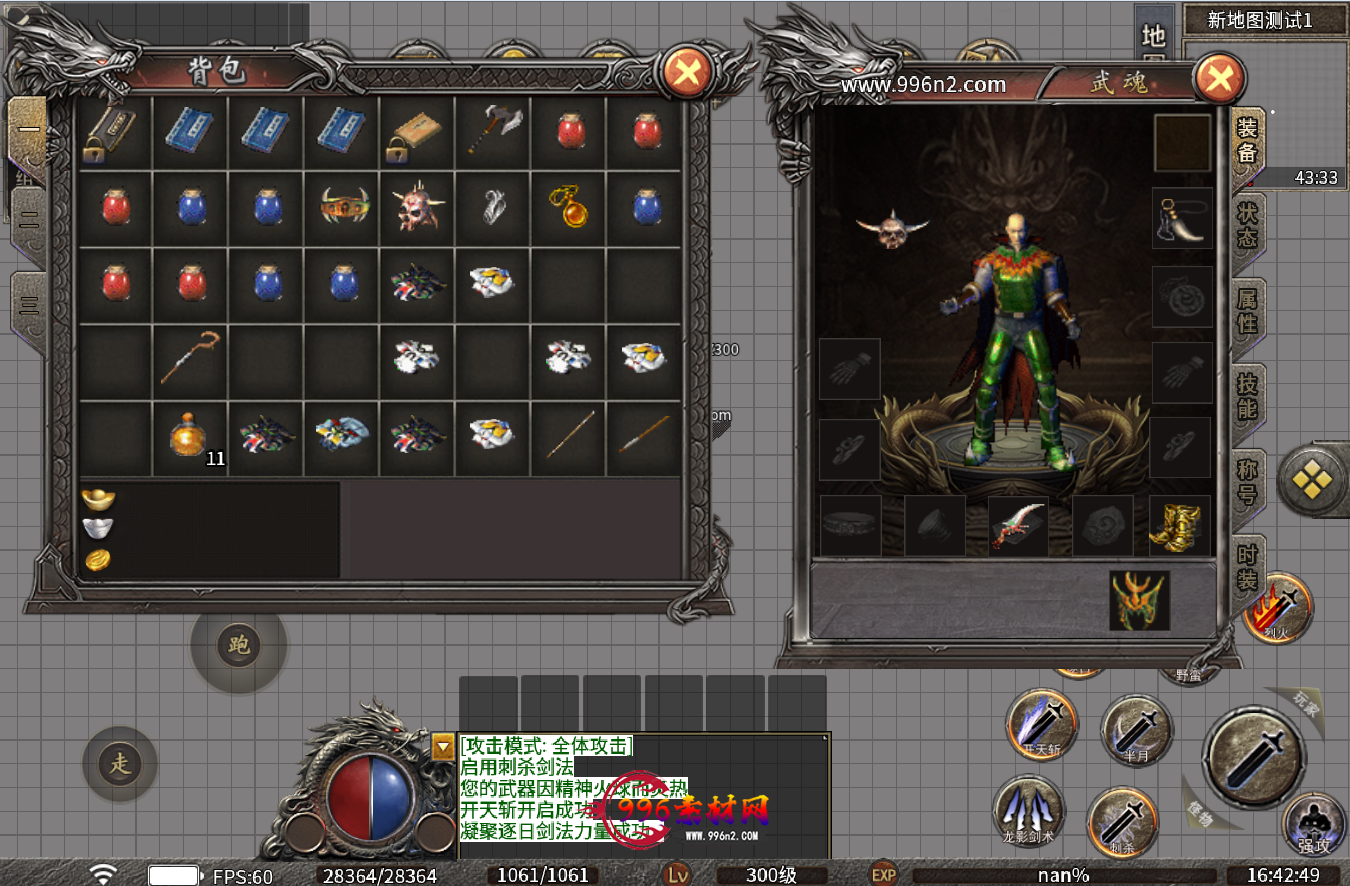Select the equipped horn necklace slot
This screenshot has width=1350, height=886.
(x=1182, y=218)
